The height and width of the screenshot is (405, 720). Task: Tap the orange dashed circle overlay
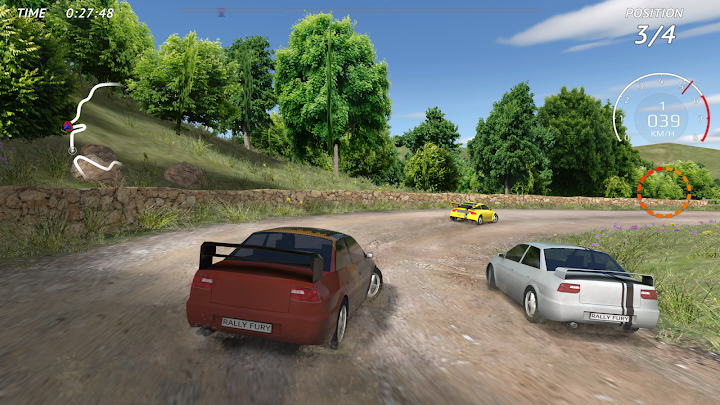click(x=663, y=190)
